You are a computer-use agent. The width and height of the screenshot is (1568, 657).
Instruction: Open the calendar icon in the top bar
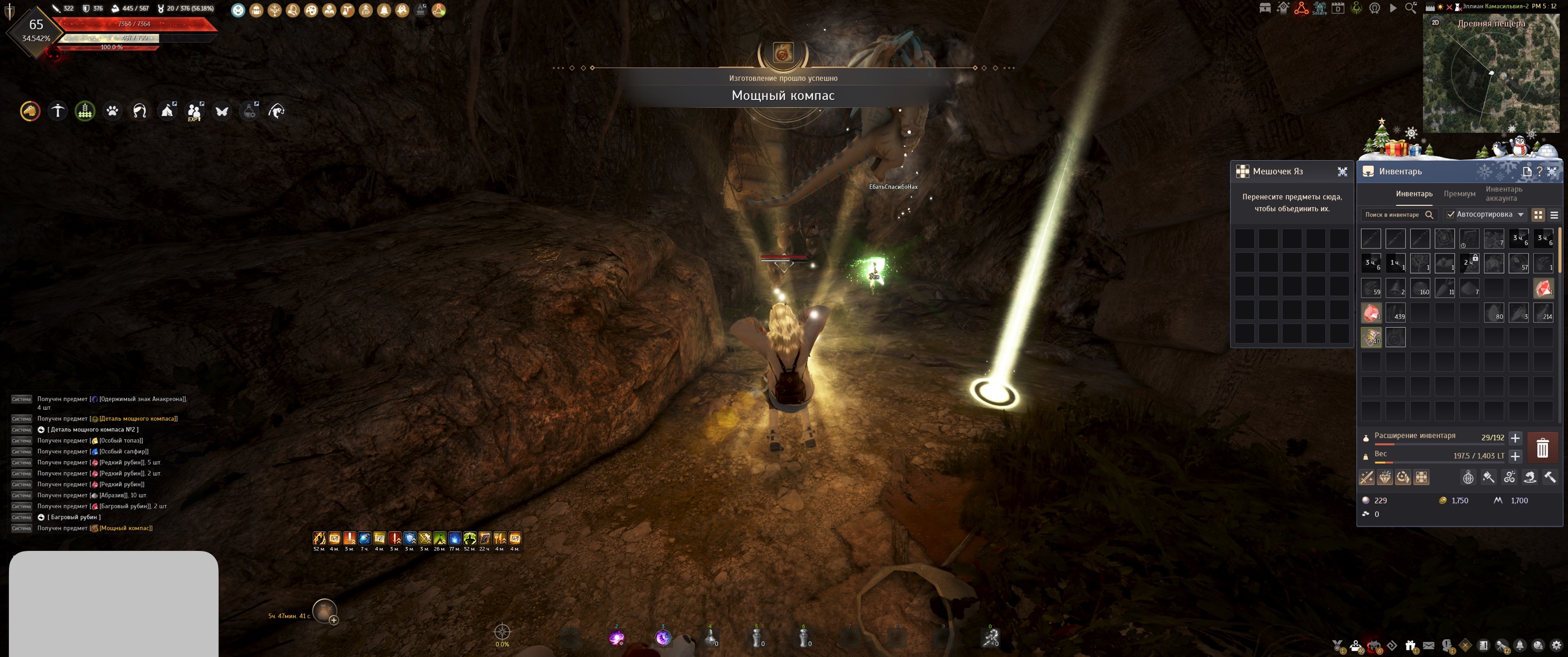(x=1338, y=8)
